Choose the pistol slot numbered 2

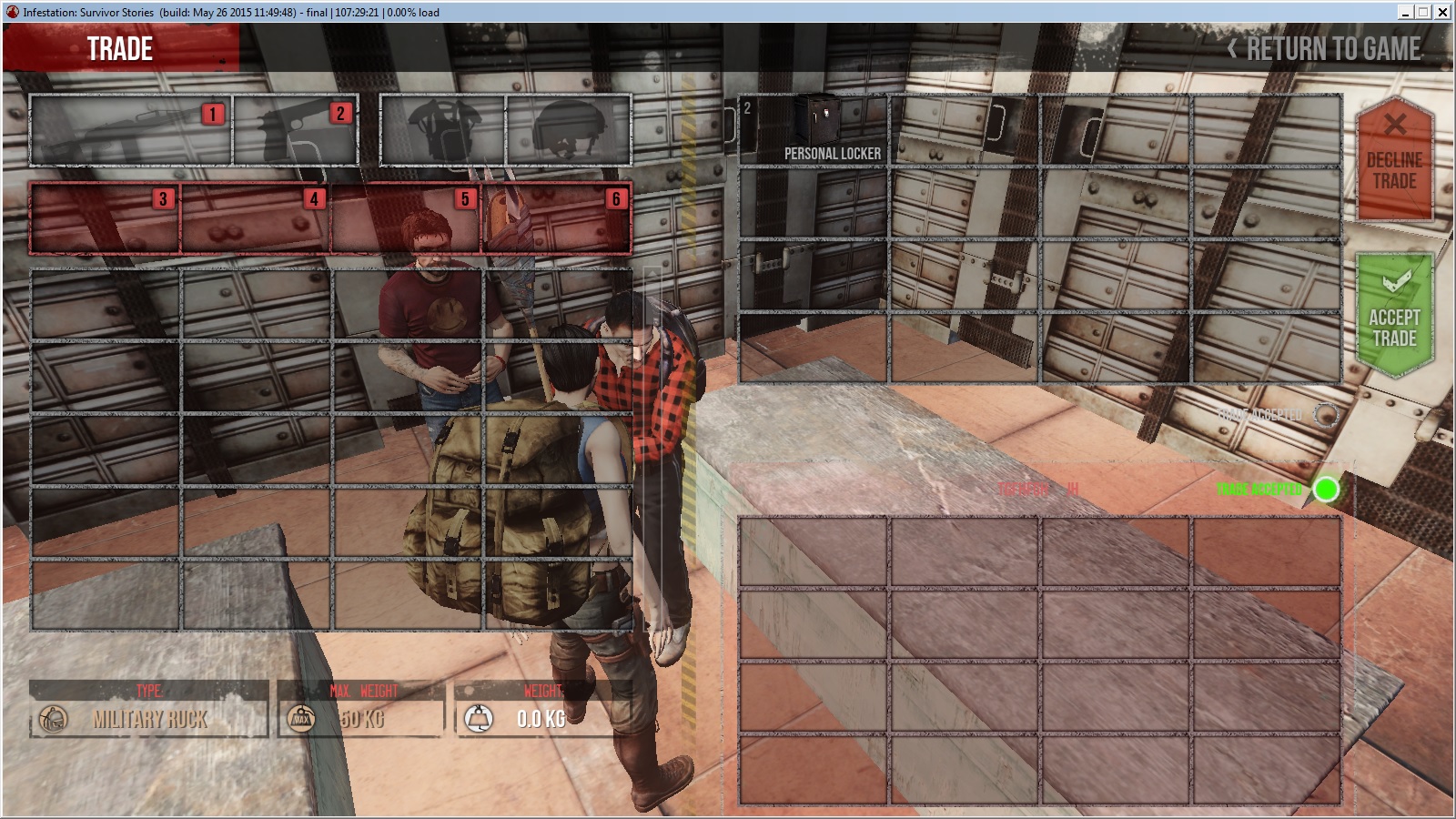click(x=295, y=130)
